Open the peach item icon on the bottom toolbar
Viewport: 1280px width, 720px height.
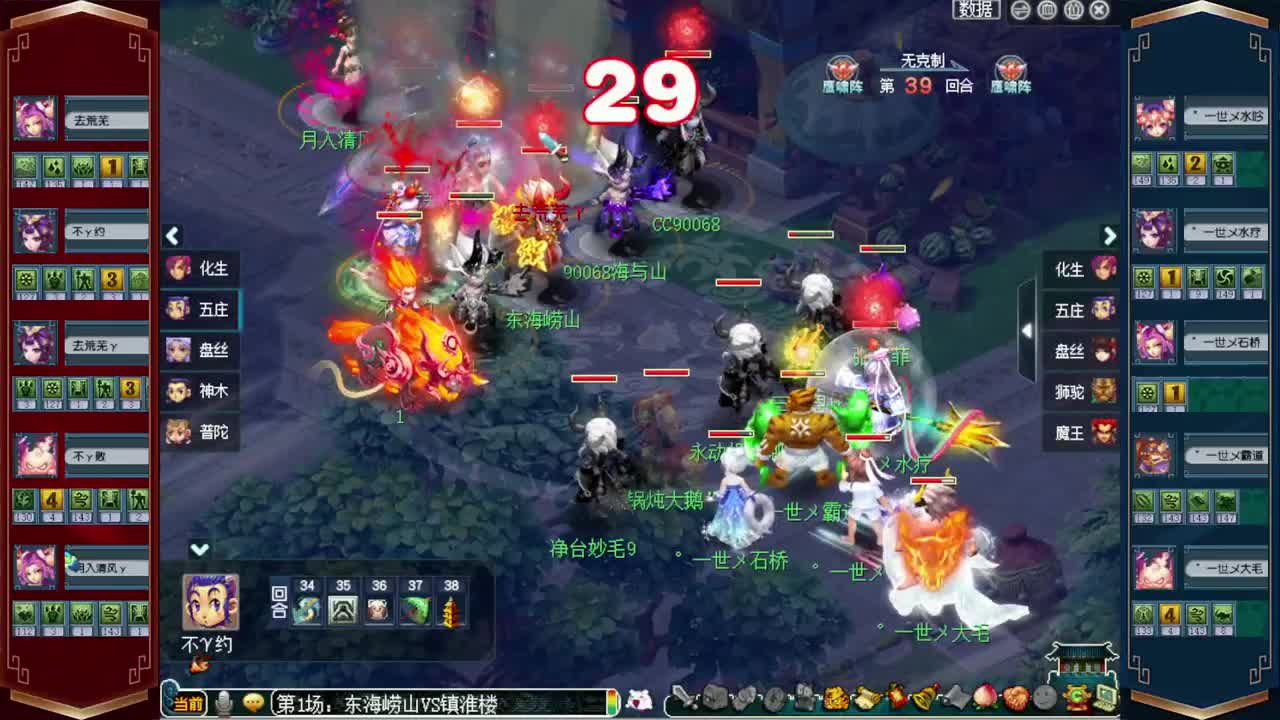[x=984, y=697]
